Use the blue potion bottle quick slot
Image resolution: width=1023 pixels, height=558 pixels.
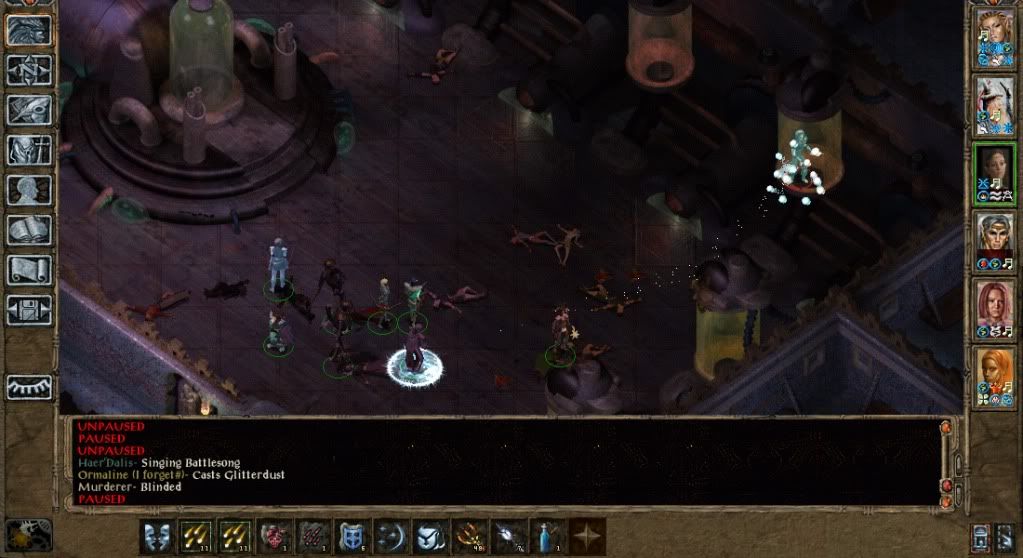coord(545,535)
